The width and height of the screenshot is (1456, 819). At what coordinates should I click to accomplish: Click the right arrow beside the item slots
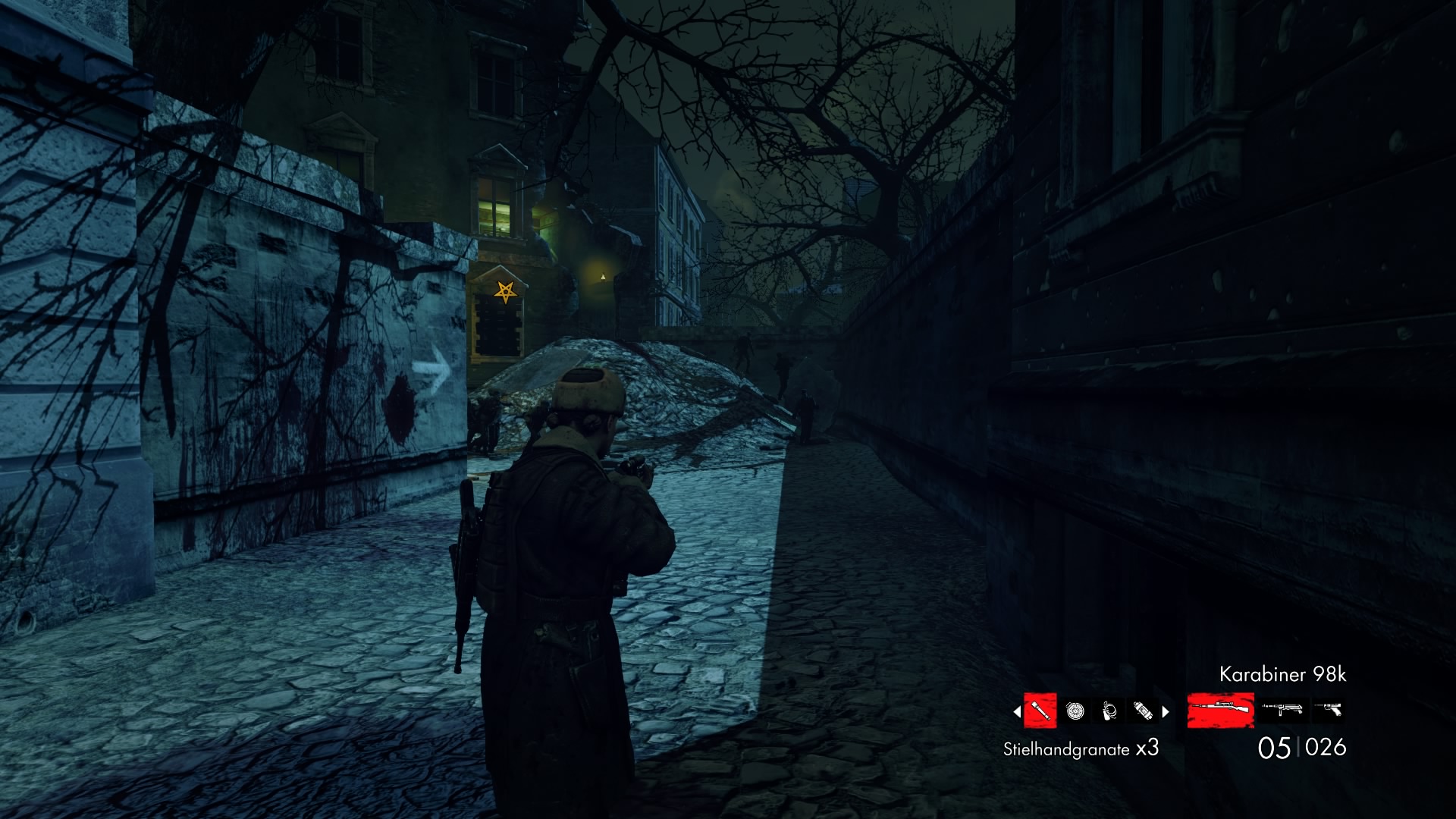[x=1166, y=711]
